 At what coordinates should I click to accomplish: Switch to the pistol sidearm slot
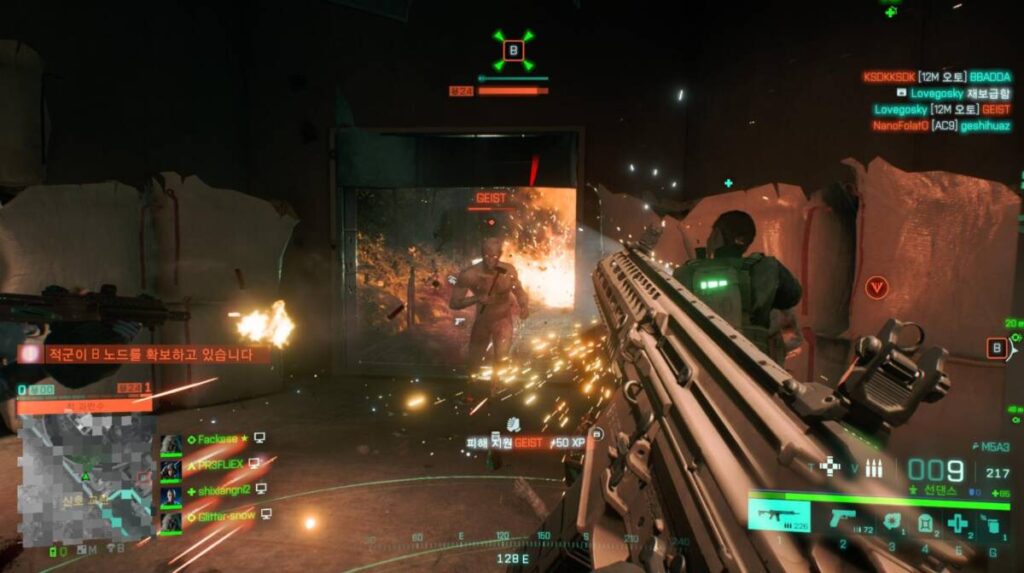click(x=841, y=518)
